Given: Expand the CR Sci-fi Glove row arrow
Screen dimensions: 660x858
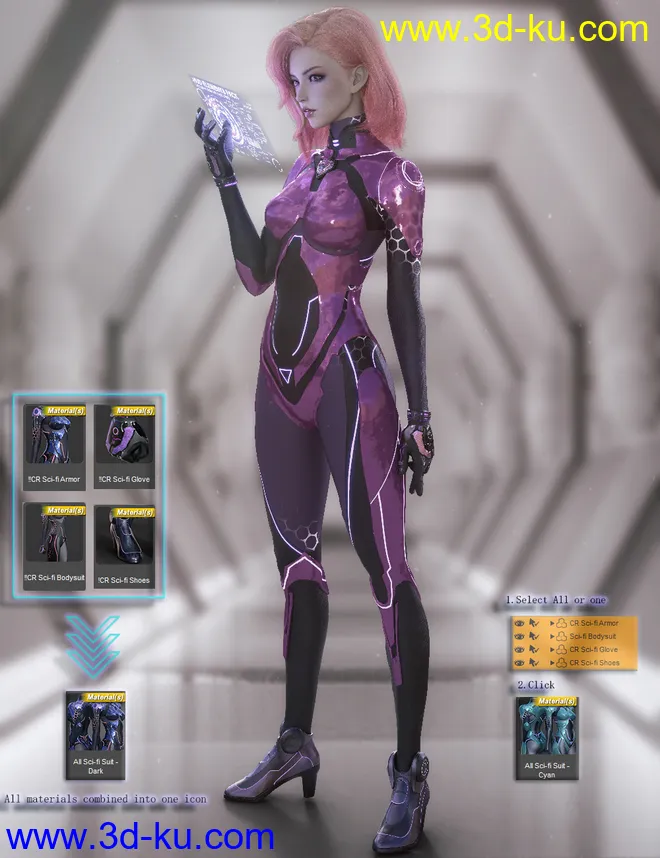Looking at the screenshot, I should [552, 649].
